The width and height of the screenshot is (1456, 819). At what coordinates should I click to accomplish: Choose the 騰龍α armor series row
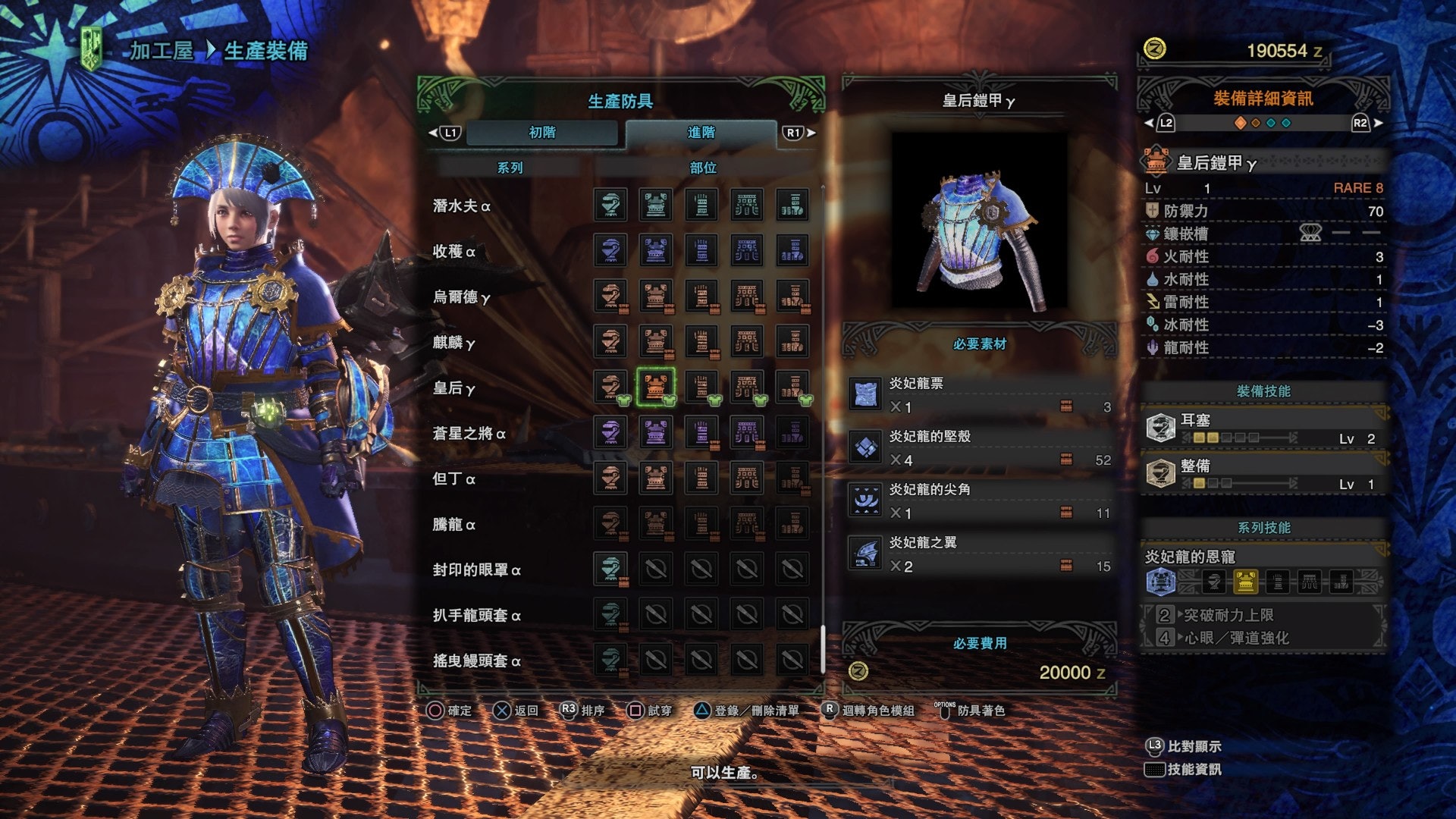(454, 525)
